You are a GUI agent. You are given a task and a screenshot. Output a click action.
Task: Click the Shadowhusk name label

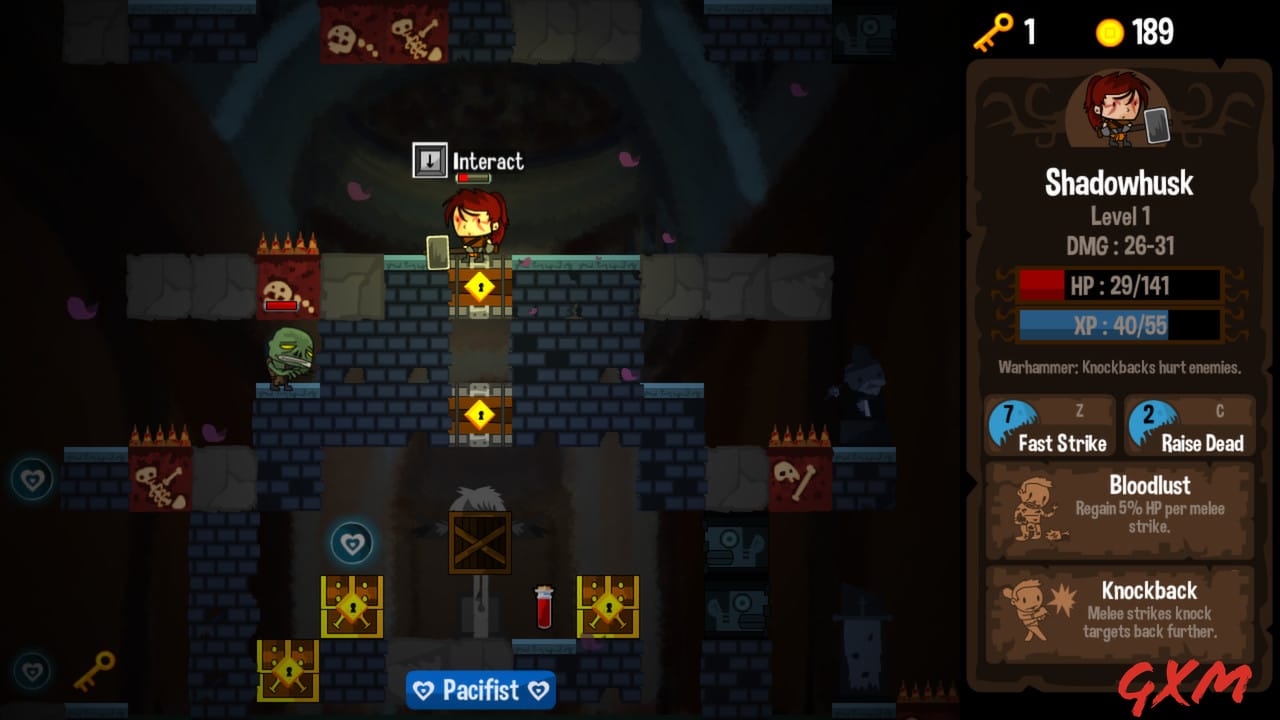click(x=1119, y=183)
